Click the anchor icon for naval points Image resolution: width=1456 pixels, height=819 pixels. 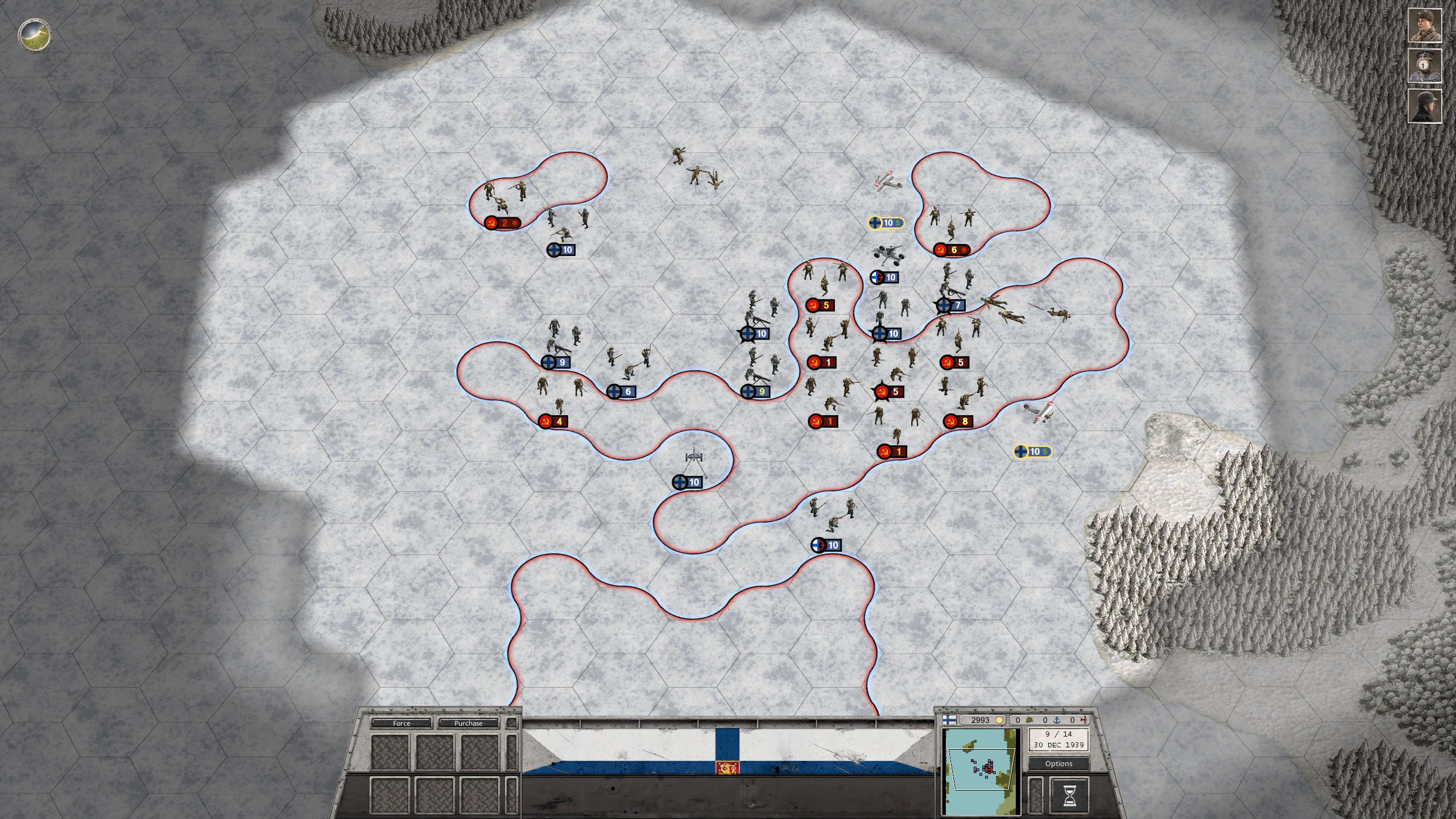tap(1057, 720)
